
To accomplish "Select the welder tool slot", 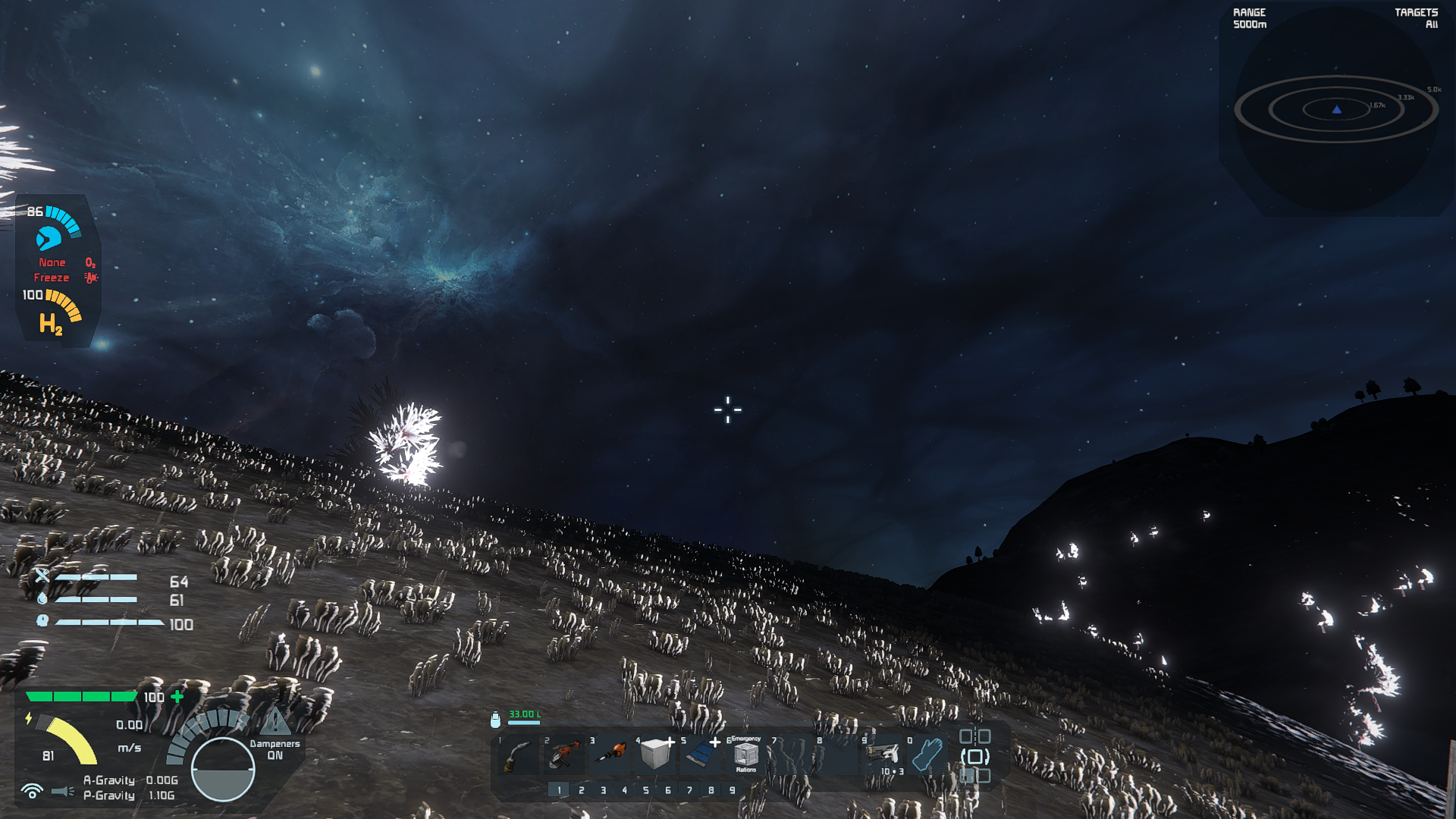I will coord(519,755).
